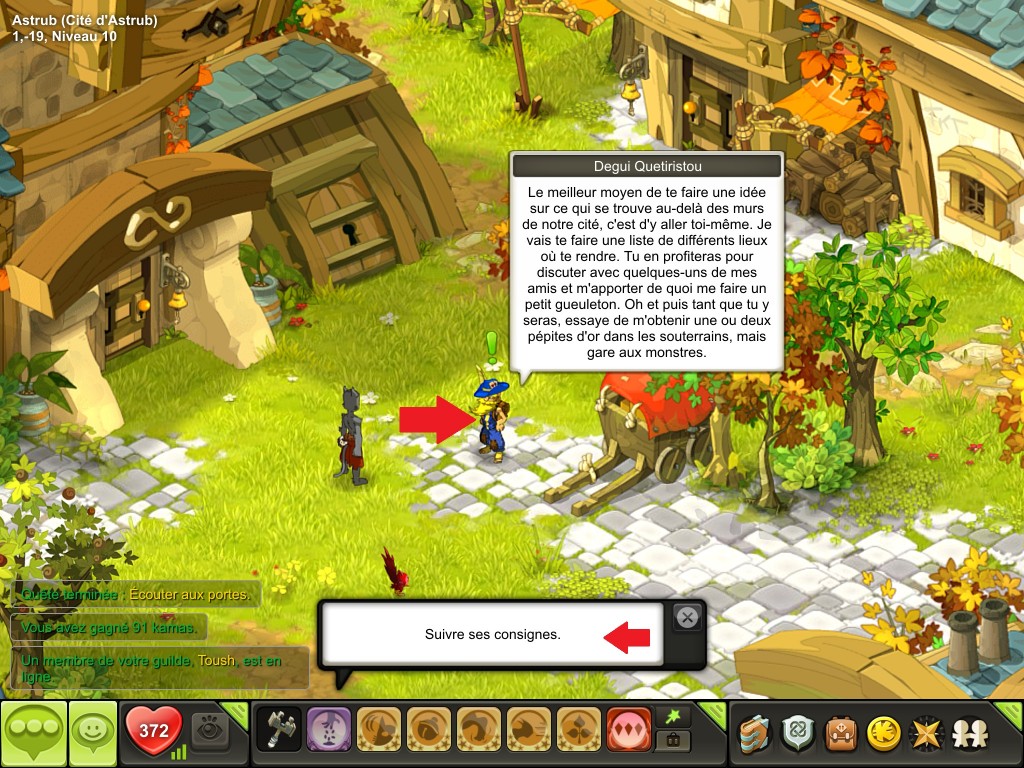
Task: Open the smiley emote menu
Action: (92, 733)
